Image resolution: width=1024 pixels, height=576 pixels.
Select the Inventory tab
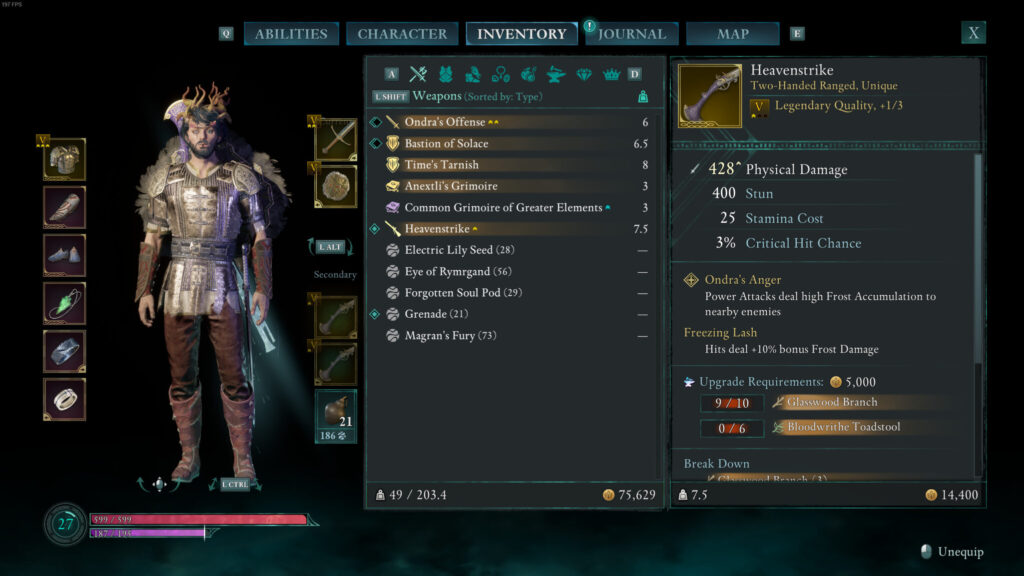coord(521,34)
